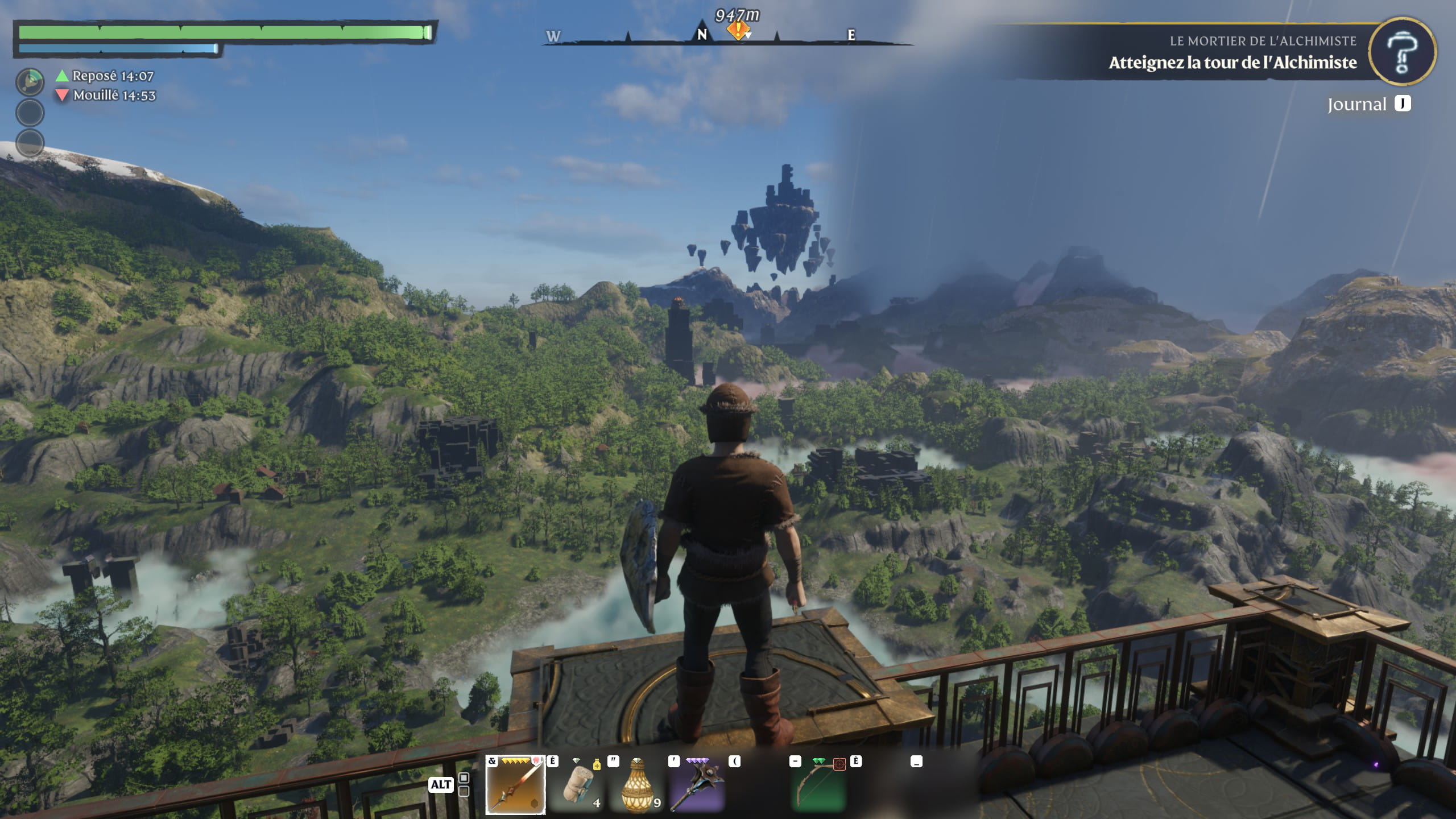Inspect the Reposé status effect
The image size is (1456, 819).
pyautogui.click(x=105, y=76)
